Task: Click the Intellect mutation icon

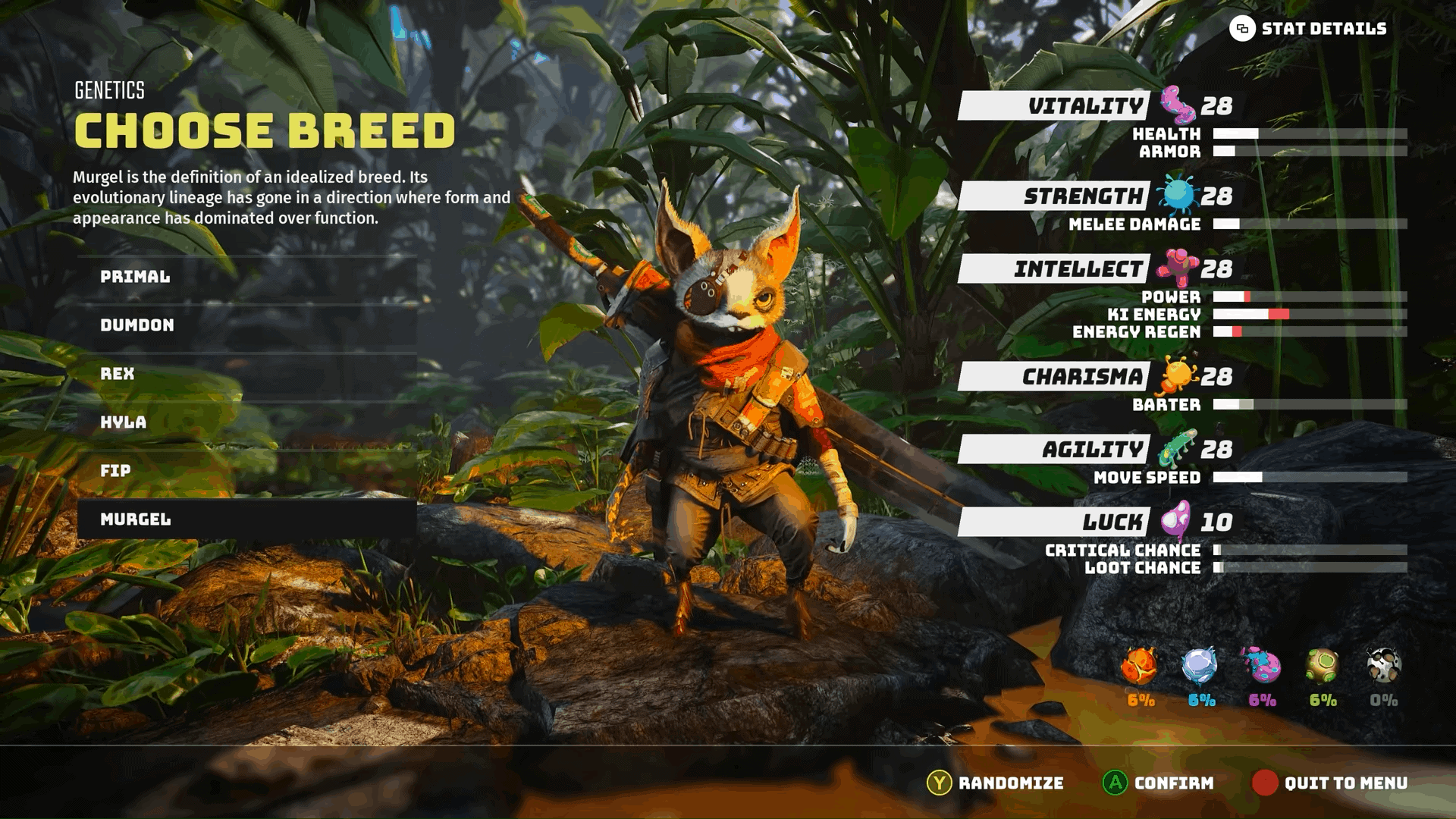Action: coord(1178,268)
